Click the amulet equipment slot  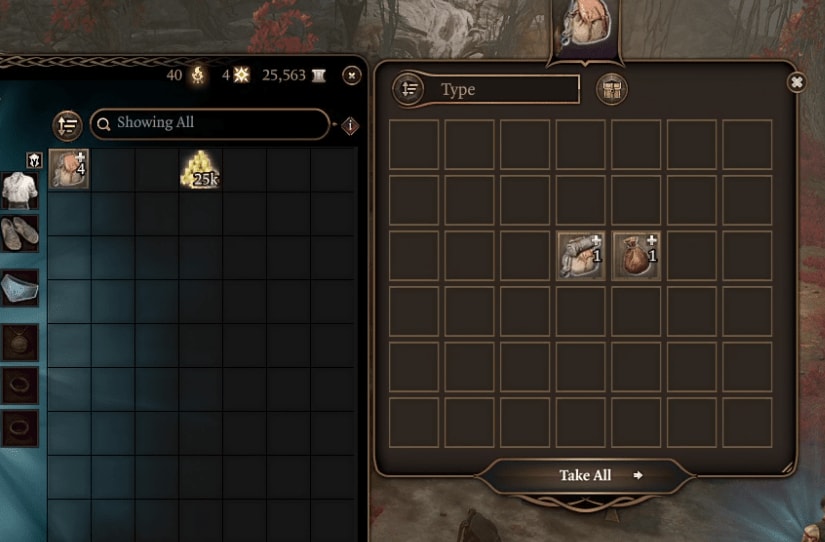19,340
